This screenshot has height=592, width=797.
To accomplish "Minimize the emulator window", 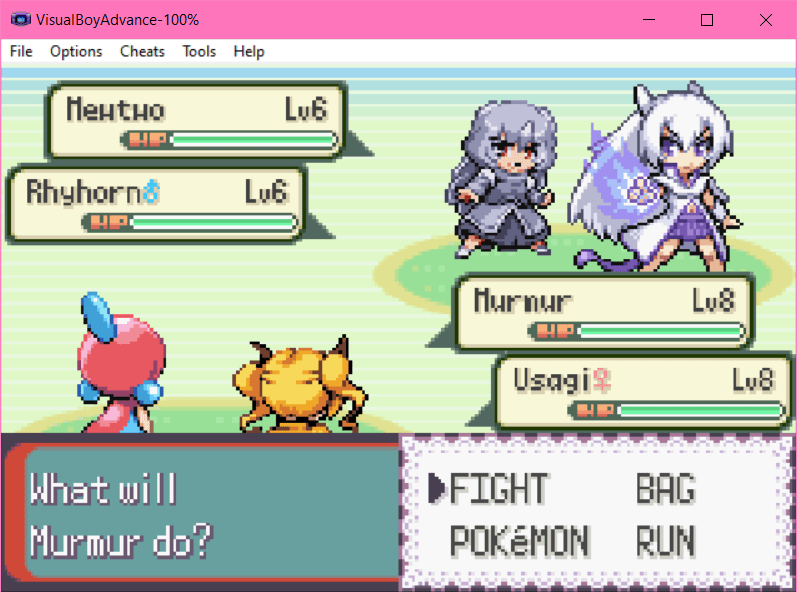I will (x=649, y=20).
